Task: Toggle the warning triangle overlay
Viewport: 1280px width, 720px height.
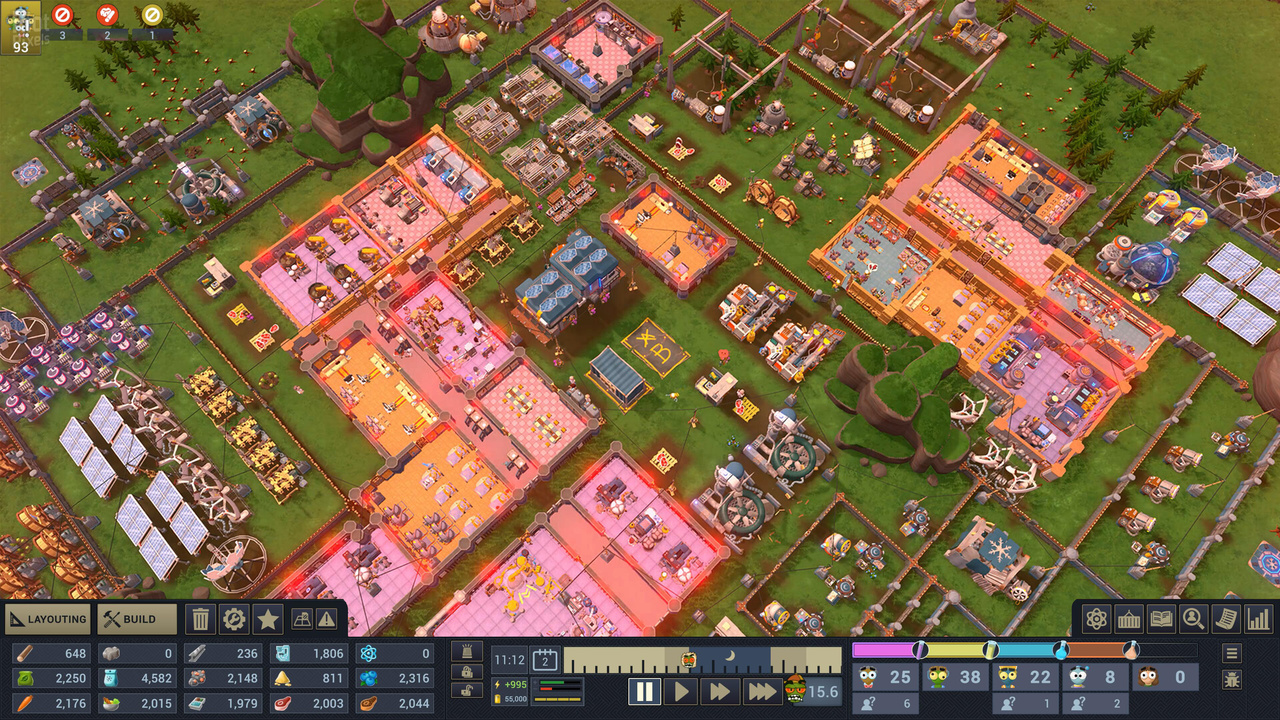Action: (327, 619)
